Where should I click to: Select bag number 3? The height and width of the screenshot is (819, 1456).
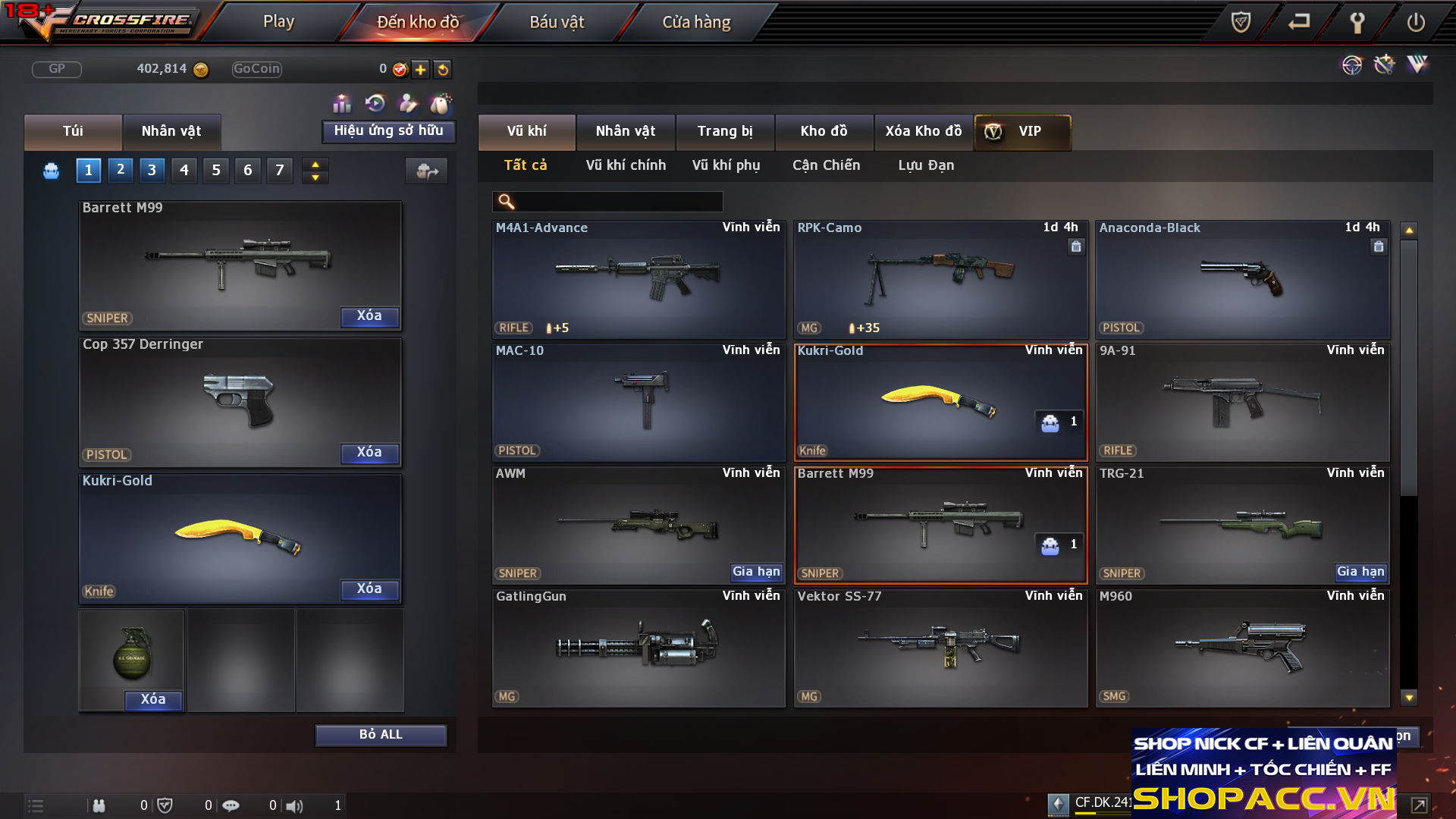click(152, 170)
